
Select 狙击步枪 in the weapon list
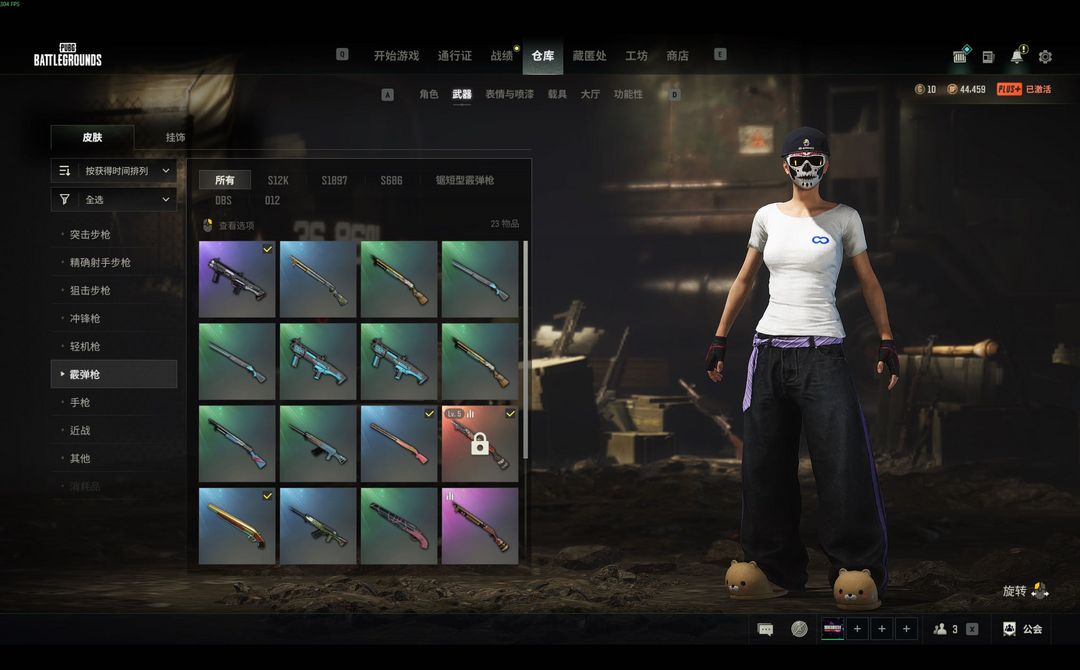pos(90,291)
